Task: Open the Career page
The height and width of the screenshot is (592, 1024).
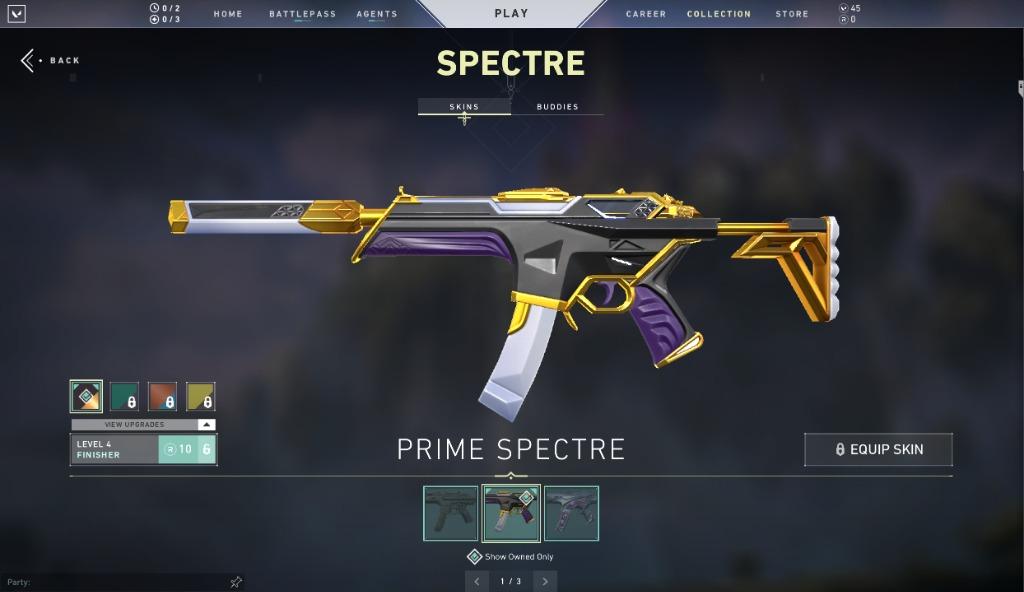Action: pyautogui.click(x=646, y=14)
